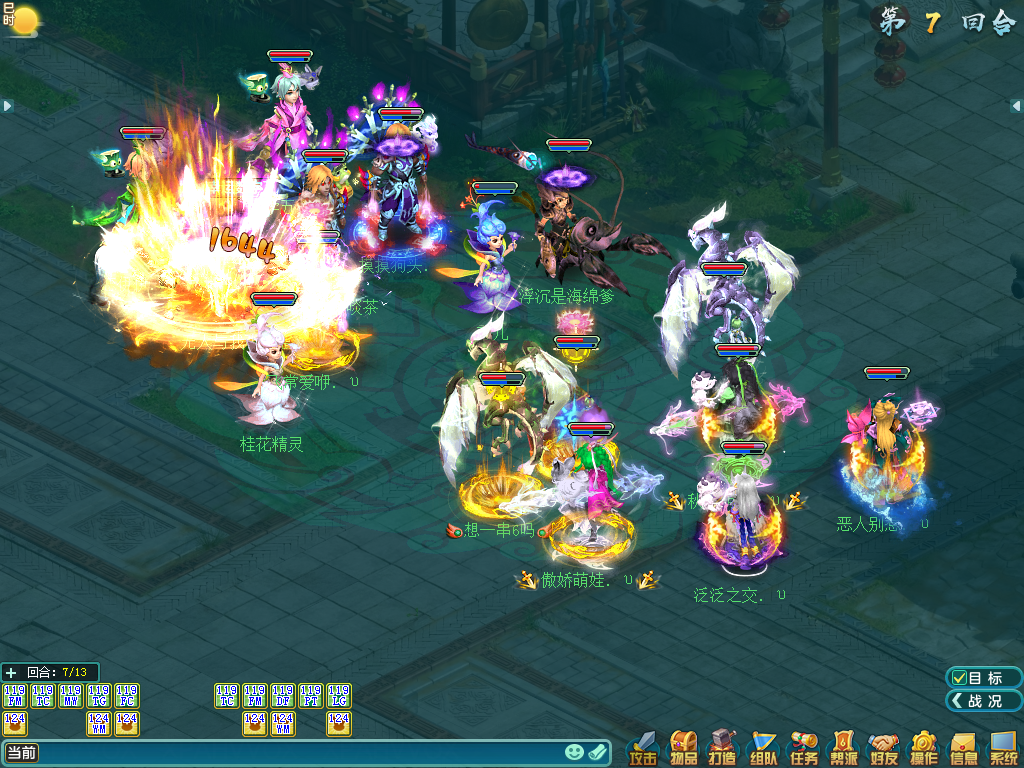Select the 119 MW unit tile

tap(71, 696)
